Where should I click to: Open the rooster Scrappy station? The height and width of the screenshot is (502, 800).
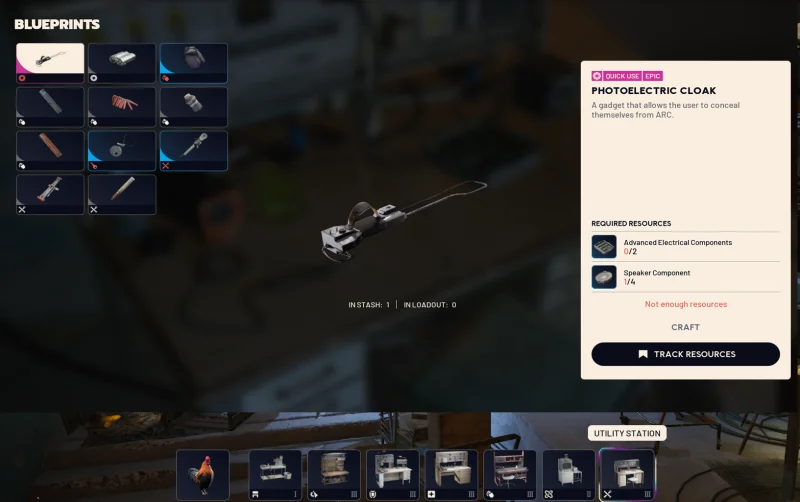(x=203, y=474)
